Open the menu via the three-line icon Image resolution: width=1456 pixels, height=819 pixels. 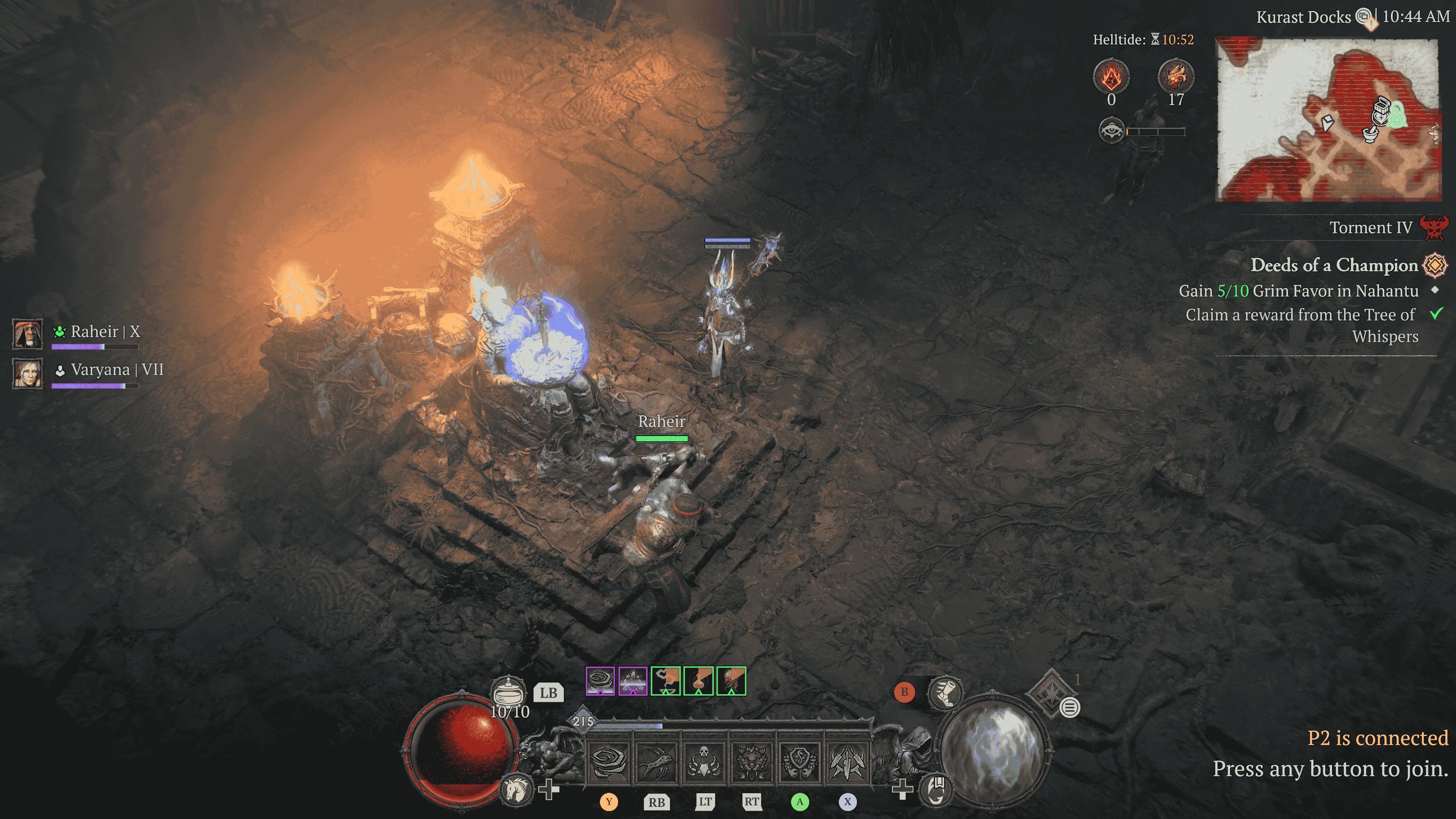[1069, 707]
